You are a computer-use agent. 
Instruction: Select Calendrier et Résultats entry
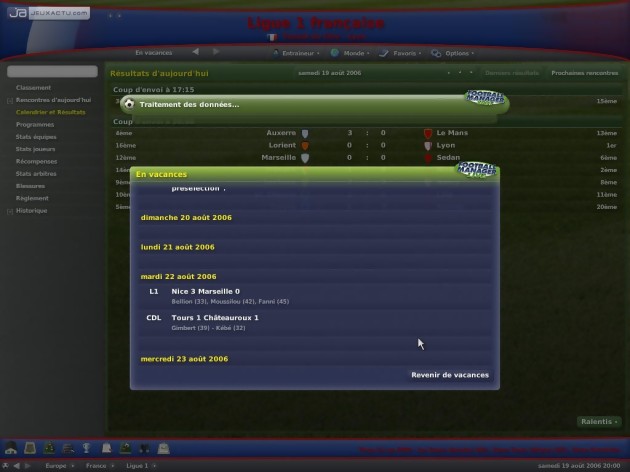pyautogui.click(x=50, y=112)
